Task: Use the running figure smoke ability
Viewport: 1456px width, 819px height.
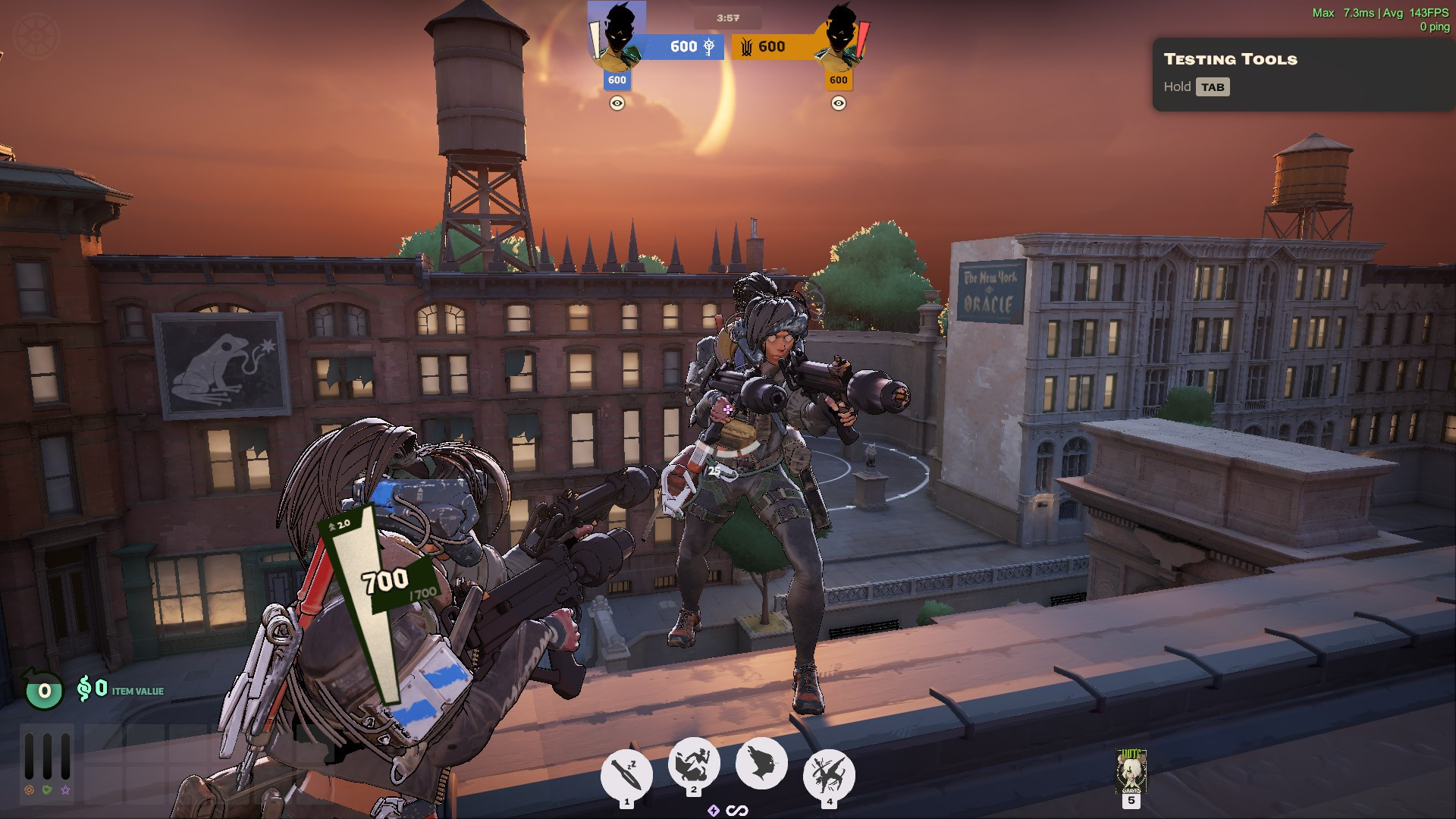Action: point(693,764)
